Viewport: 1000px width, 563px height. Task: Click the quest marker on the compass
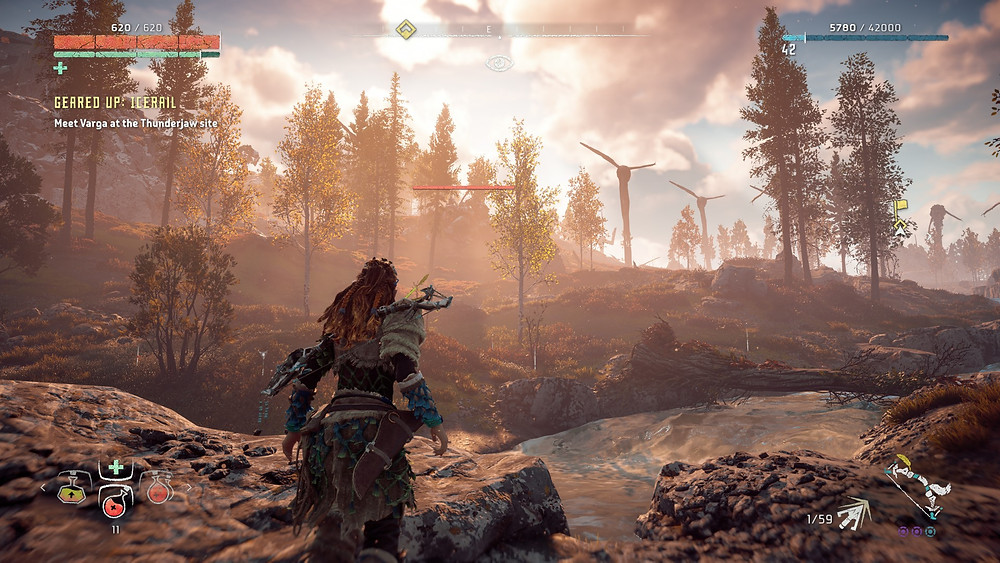[405, 30]
